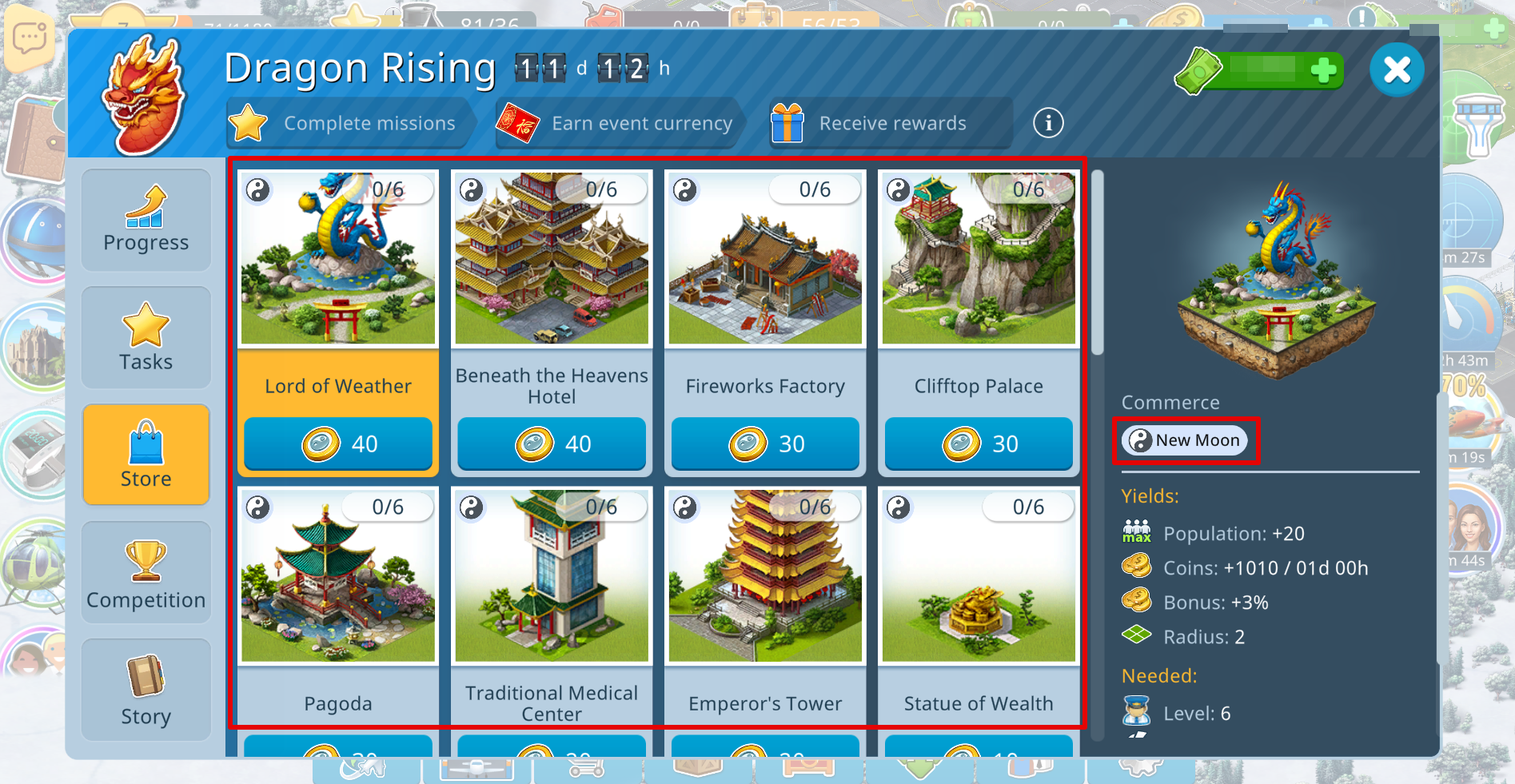Open the event info button
This screenshot has height=784, width=1515.
[1048, 123]
